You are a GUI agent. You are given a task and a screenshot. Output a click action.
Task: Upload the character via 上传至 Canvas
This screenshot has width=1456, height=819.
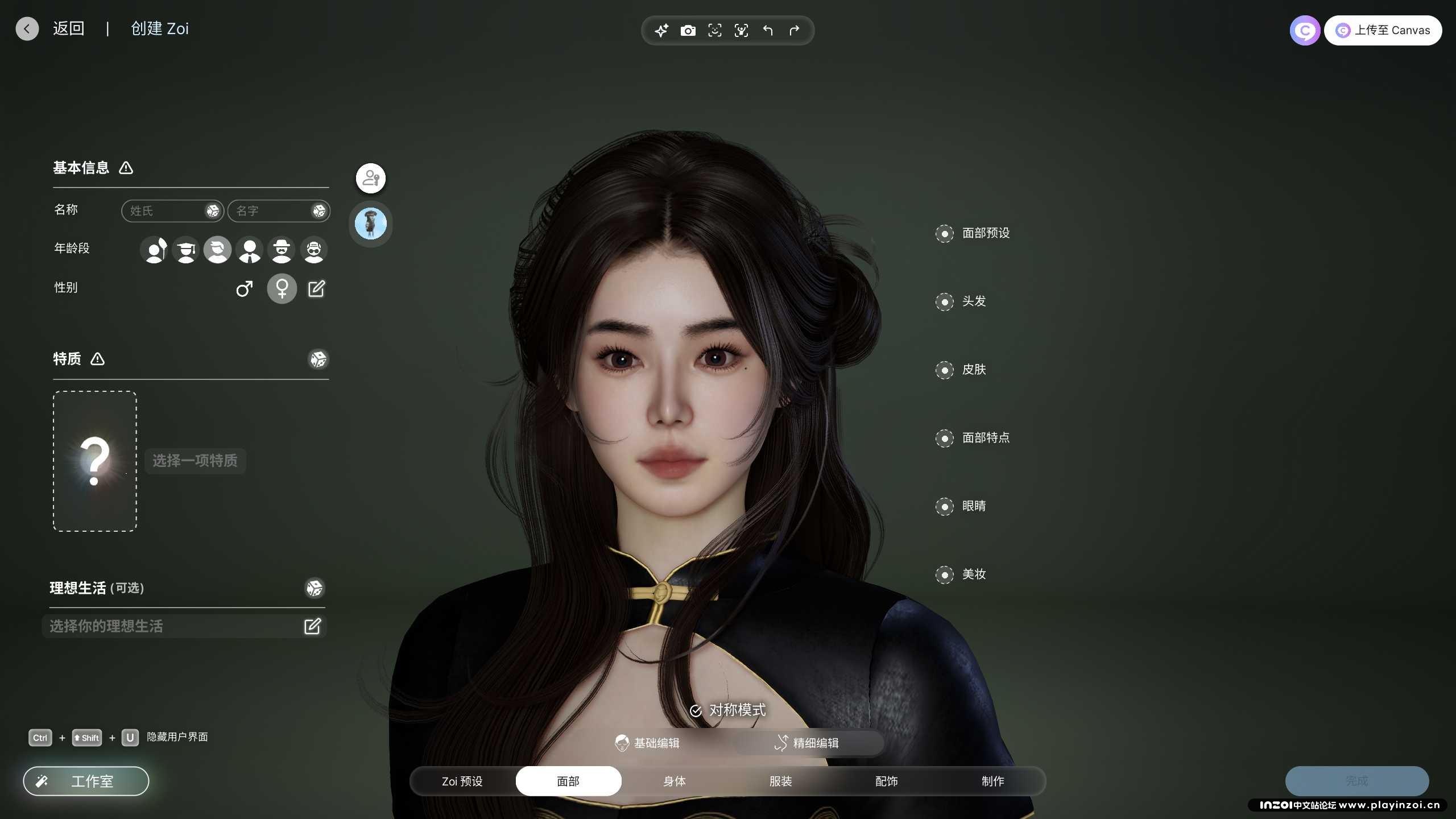pyautogui.click(x=1383, y=31)
